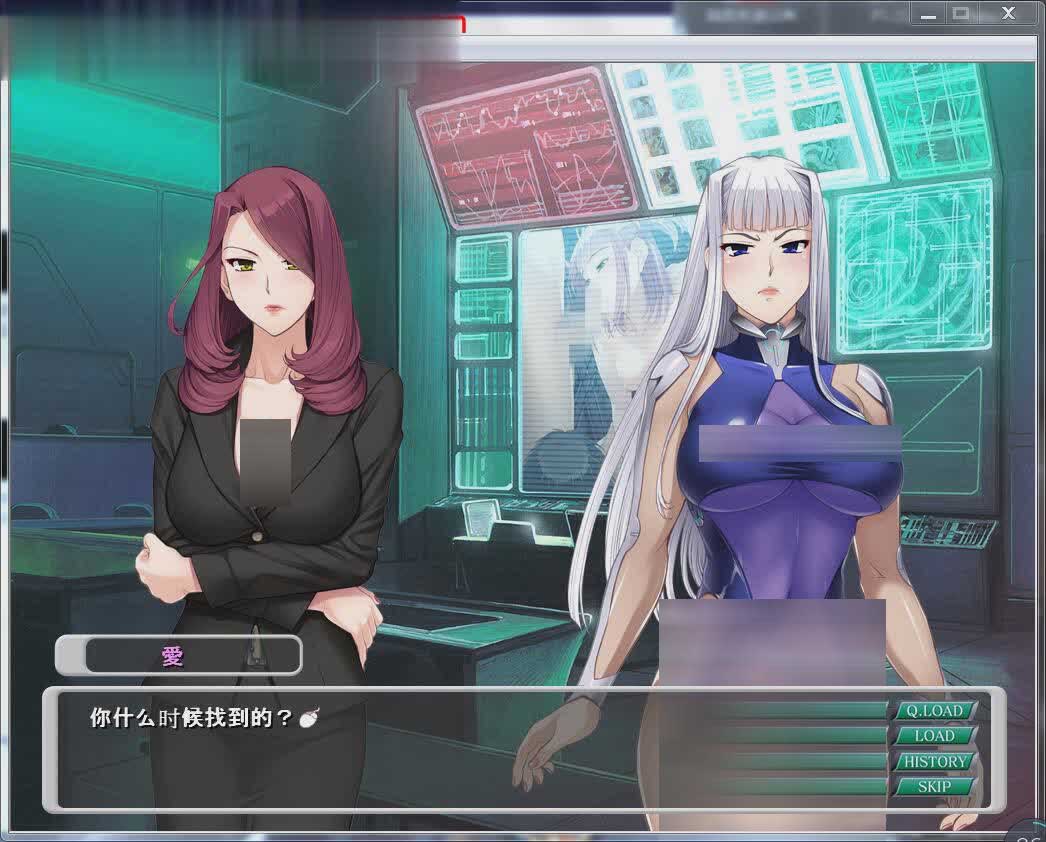Click the Q.LOAD quick load button
This screenshot has height=842, width=1046.
[934, 711]
